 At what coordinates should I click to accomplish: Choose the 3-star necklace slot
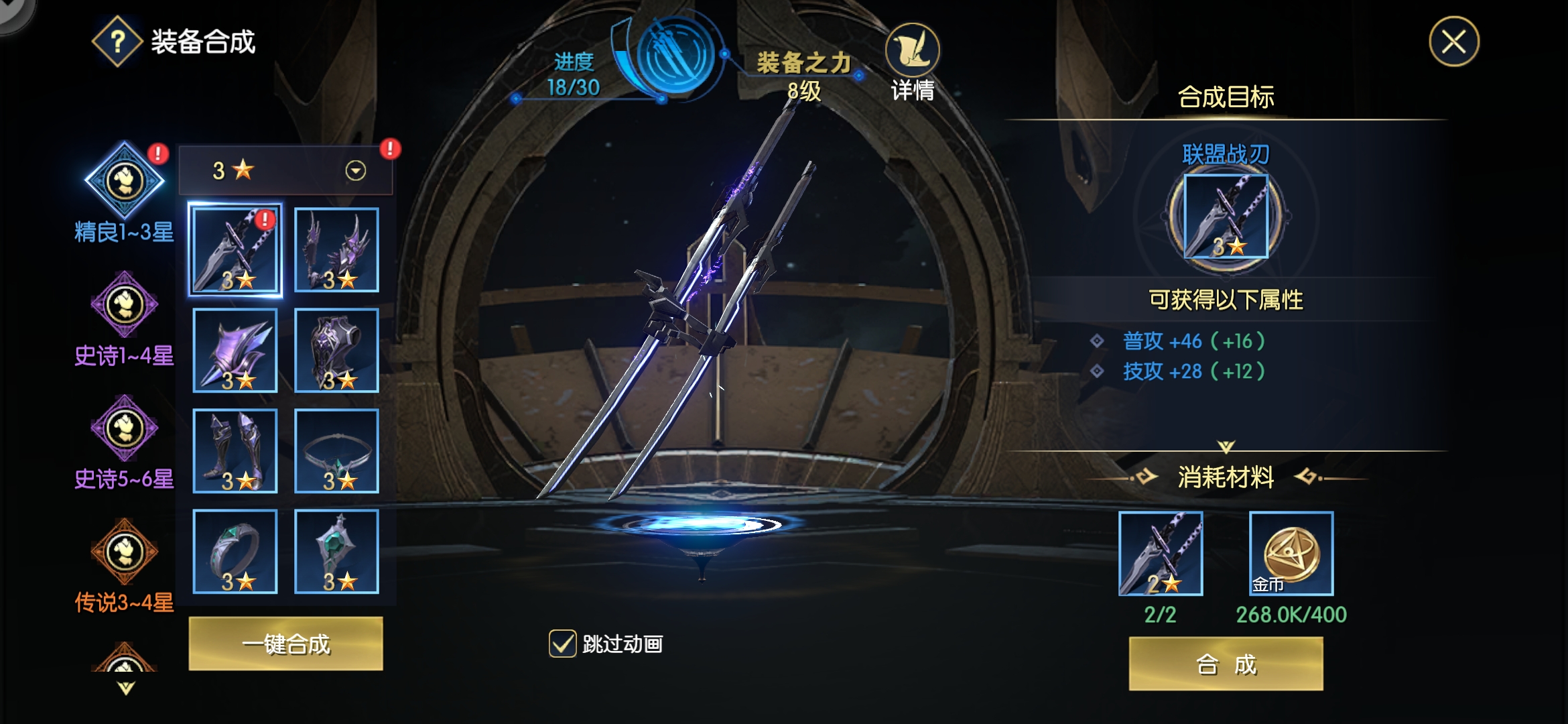point(336,451)
